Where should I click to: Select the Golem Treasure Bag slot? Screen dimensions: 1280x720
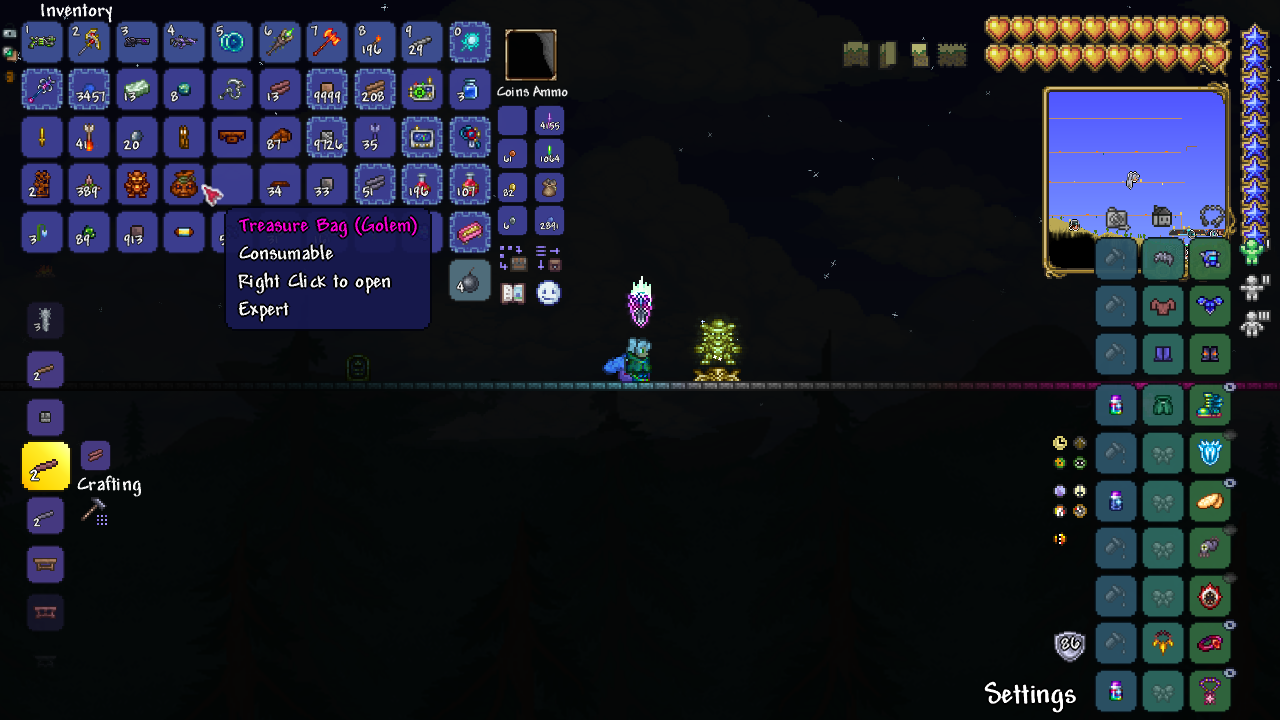[184, 184]
